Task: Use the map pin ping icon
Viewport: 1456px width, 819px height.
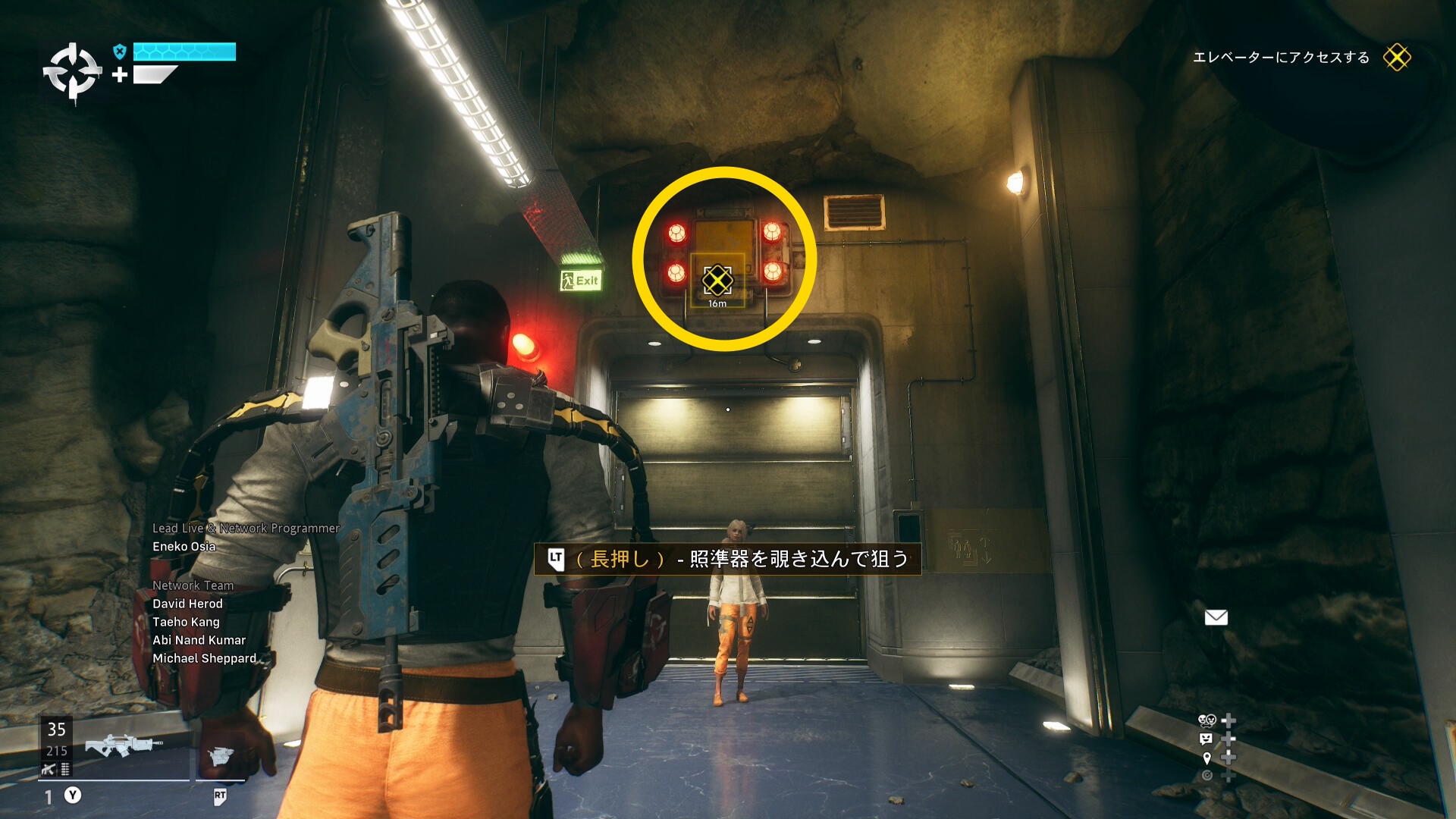Action: coord(1207,758)
